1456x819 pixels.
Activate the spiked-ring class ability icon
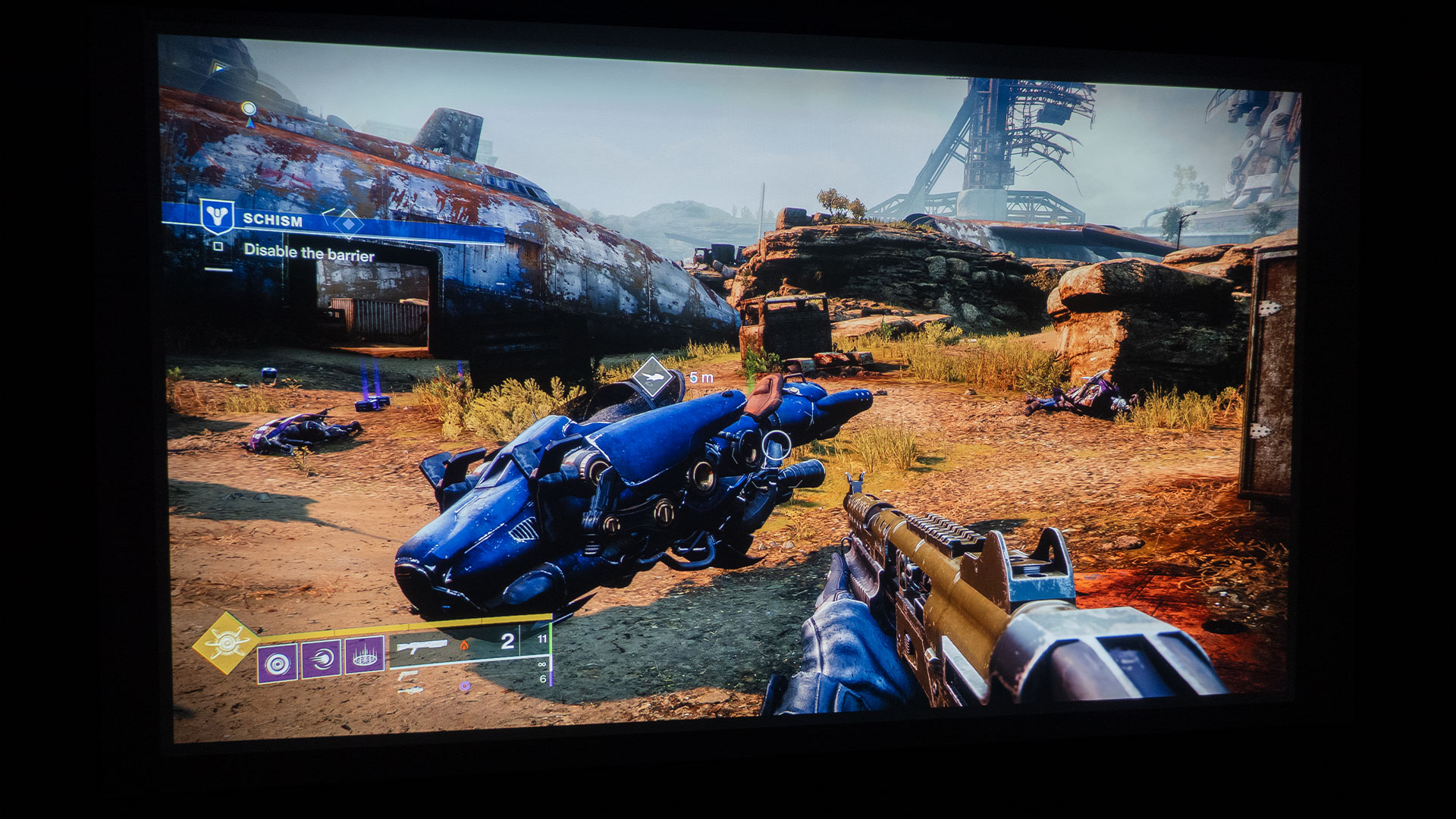(365, 655)
